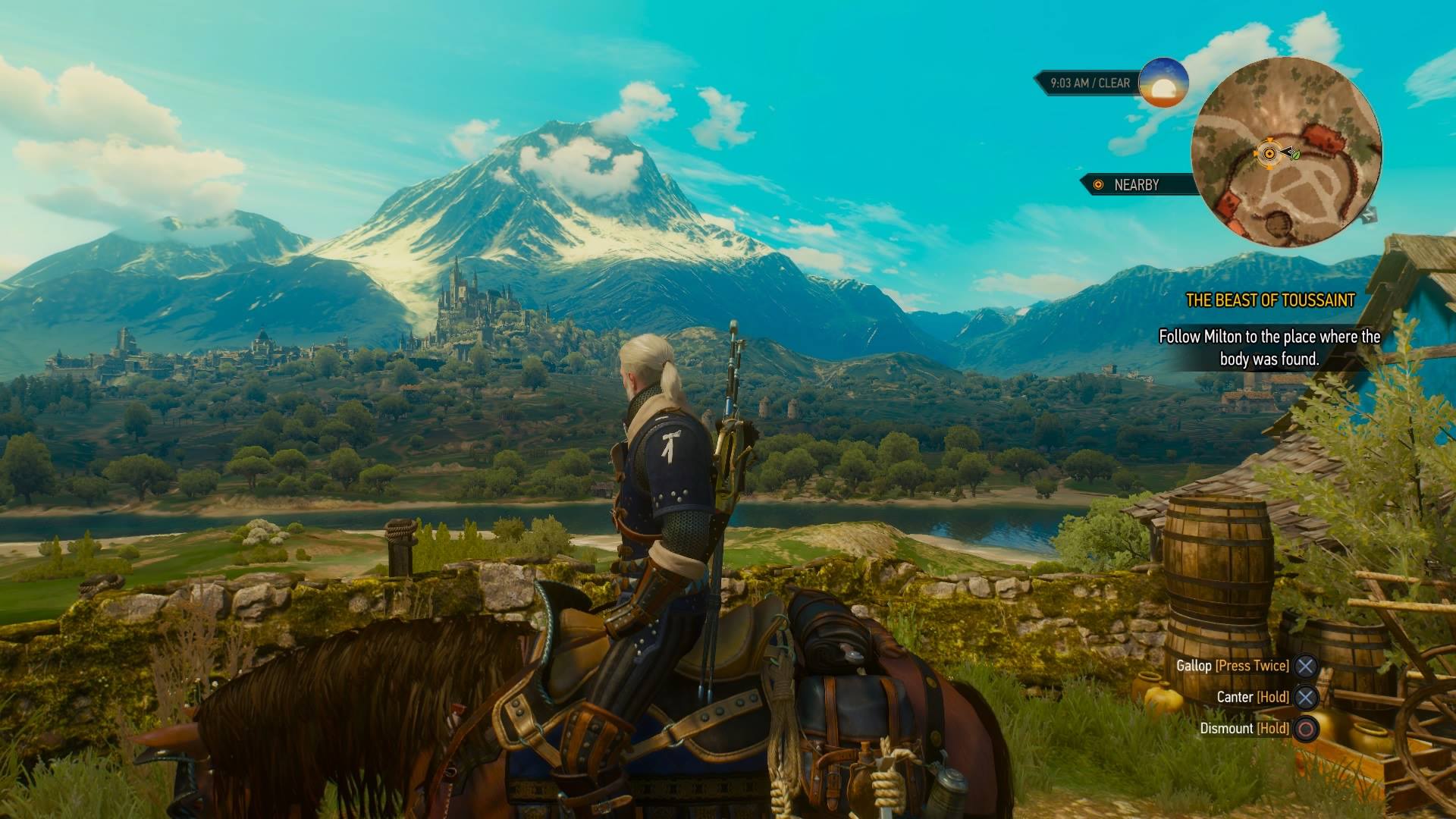Image resolution: width=1456 pixels, height=819 pixels.
Task: Select the Beast of Toussaint quest tracker
Action: click(1269, 300)
